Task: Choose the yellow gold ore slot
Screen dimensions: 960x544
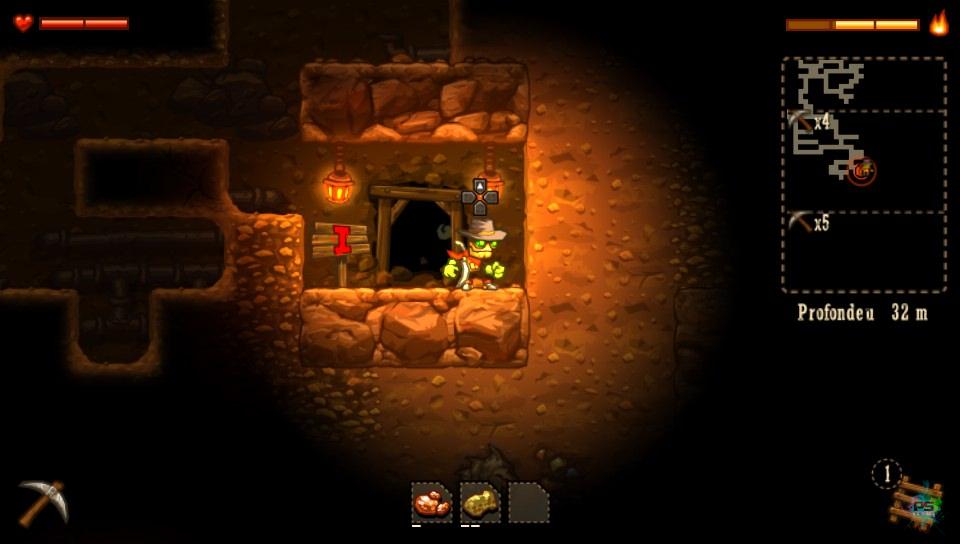Action: 480,502
